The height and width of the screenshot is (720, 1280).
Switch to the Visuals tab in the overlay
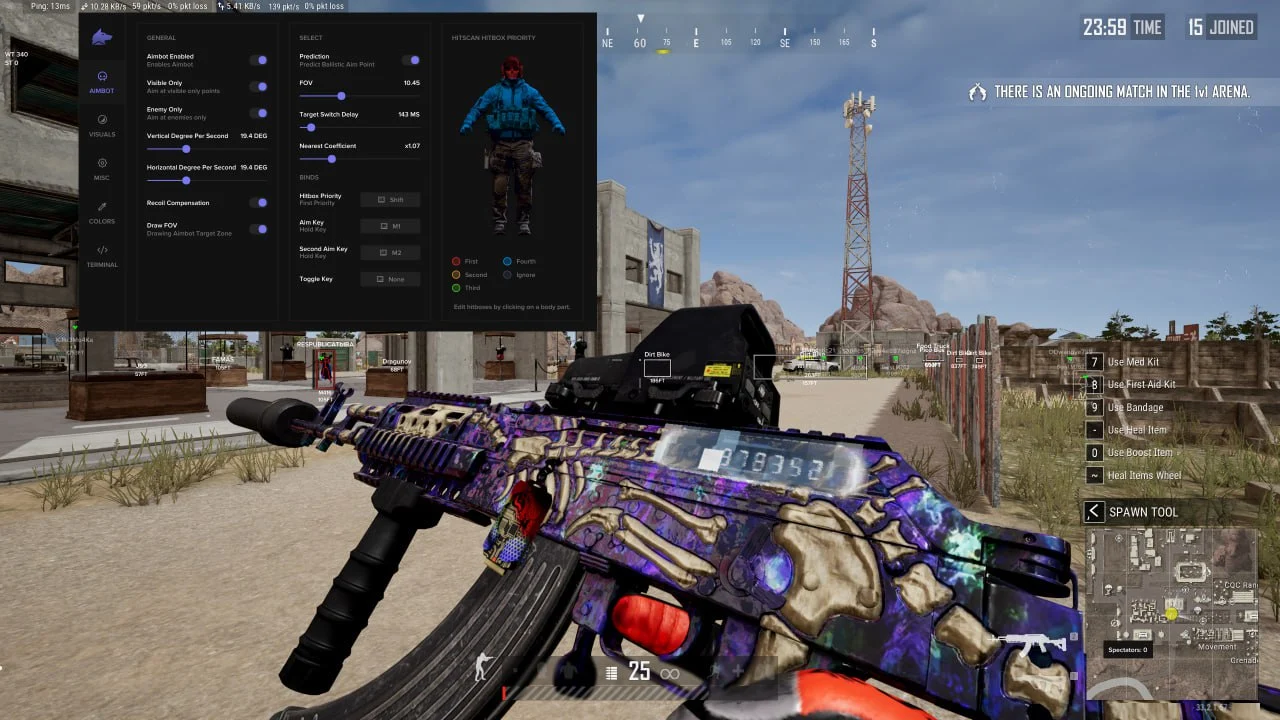[x=102, y=125]
